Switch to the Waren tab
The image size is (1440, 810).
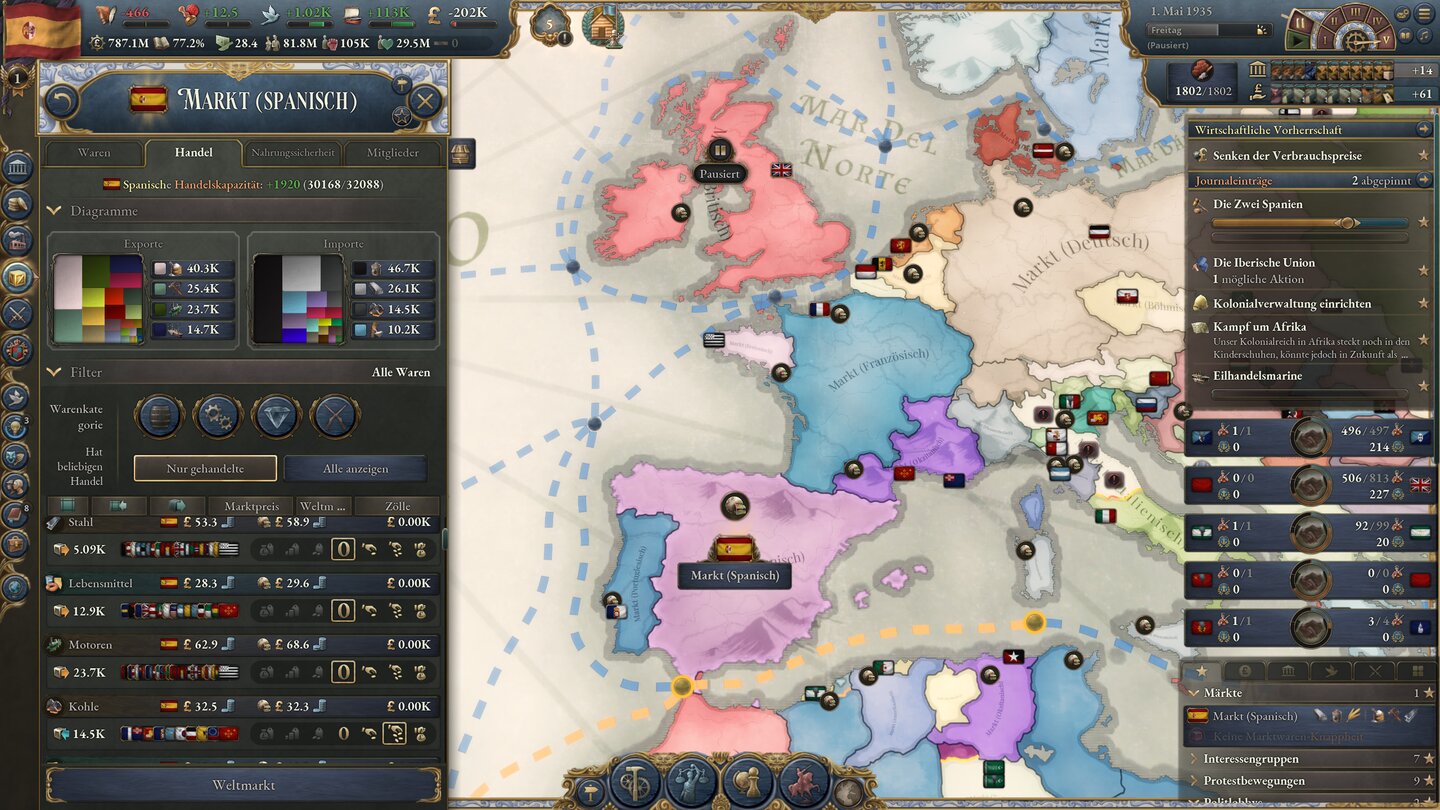(x=94, y=152)
